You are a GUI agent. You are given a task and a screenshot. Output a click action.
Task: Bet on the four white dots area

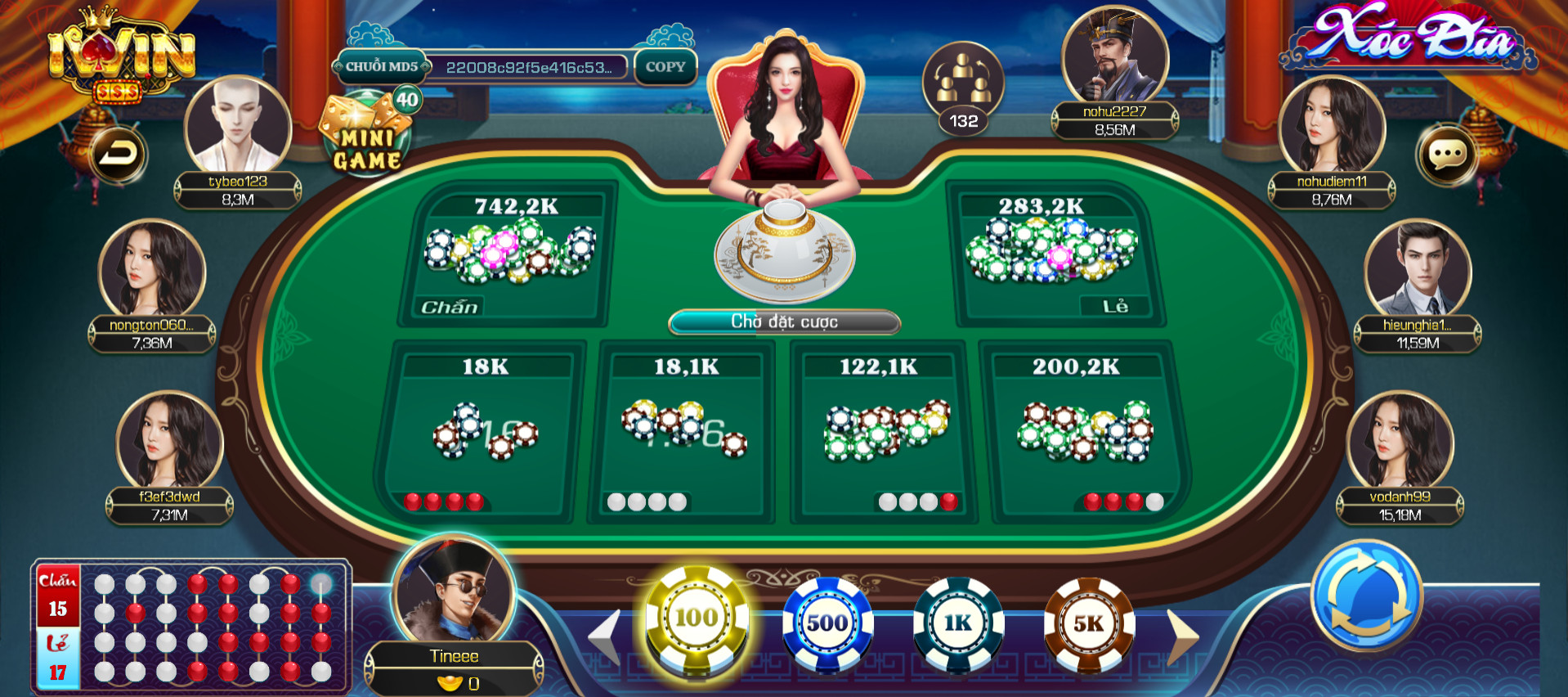683,434
